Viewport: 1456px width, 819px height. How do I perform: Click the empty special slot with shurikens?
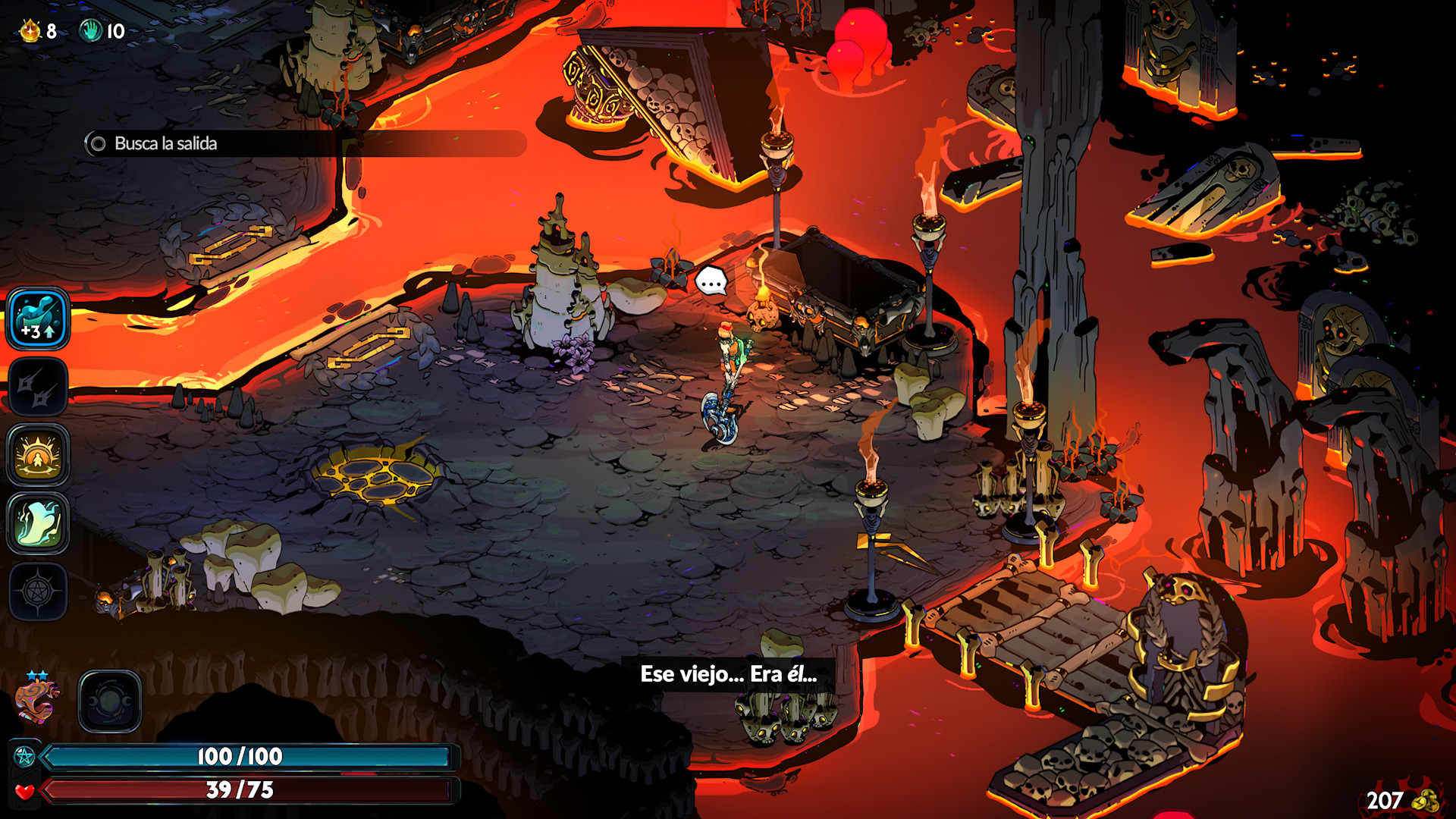coord(38,387)
